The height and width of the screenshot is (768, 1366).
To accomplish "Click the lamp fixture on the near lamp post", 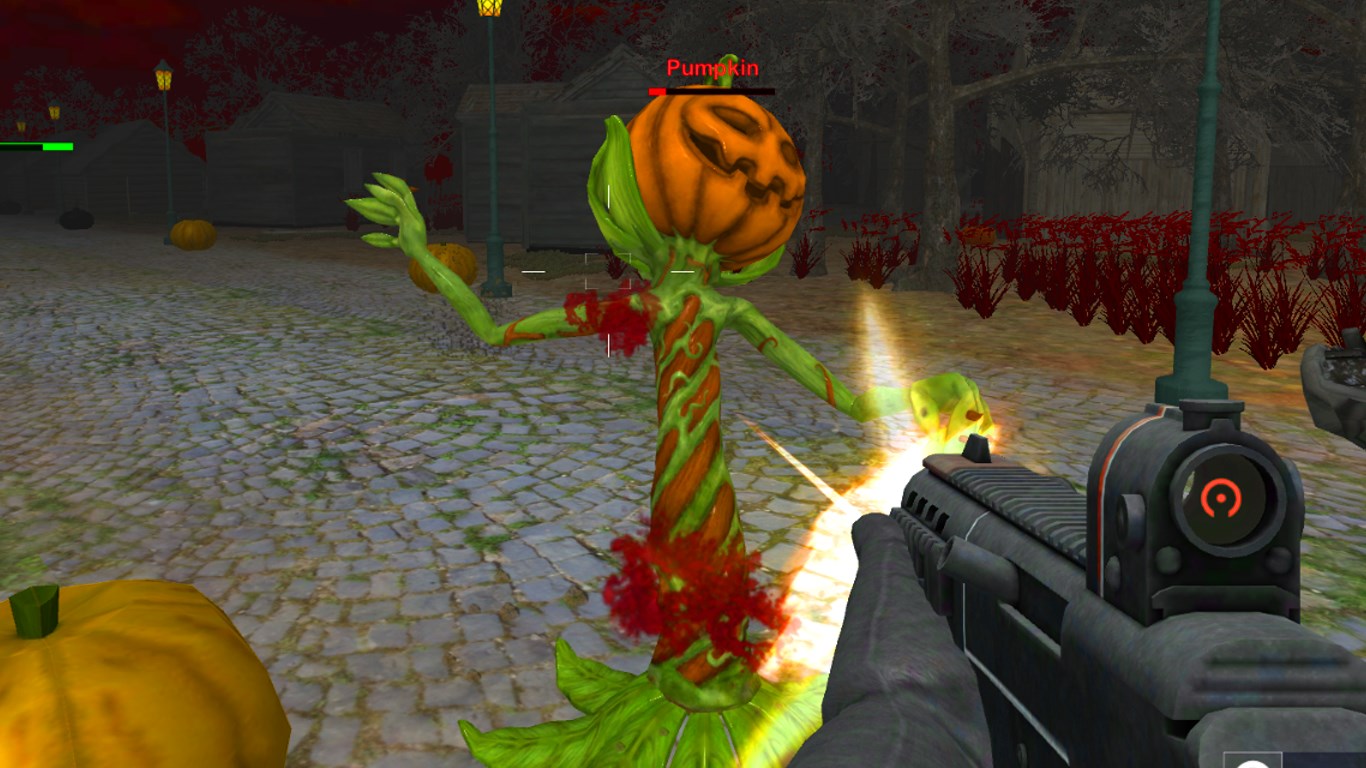I will click(x=490, y=12).
